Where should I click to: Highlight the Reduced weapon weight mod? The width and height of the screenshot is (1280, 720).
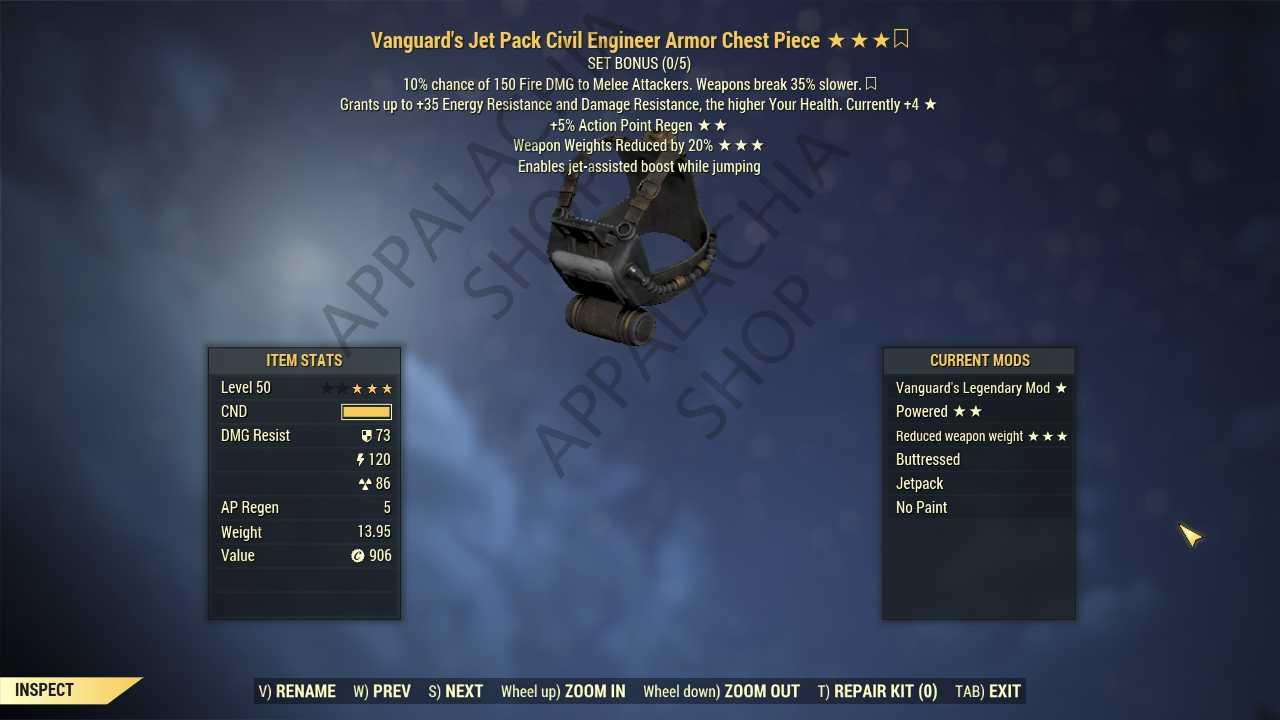[979, 436]
